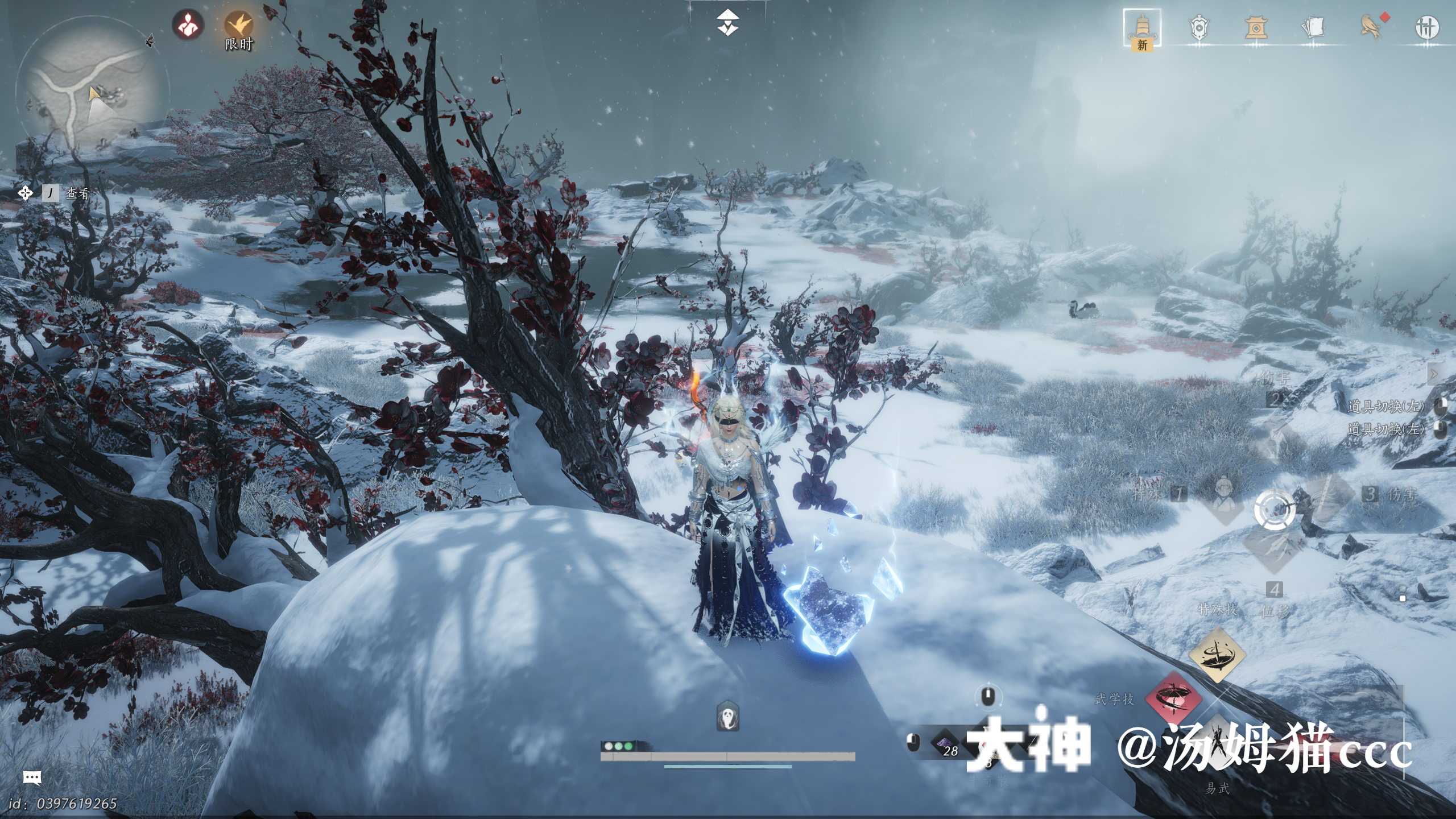Open the chat speech bubble
The height and width of the screenshot is (819, 1456).
tap(32, 777)
